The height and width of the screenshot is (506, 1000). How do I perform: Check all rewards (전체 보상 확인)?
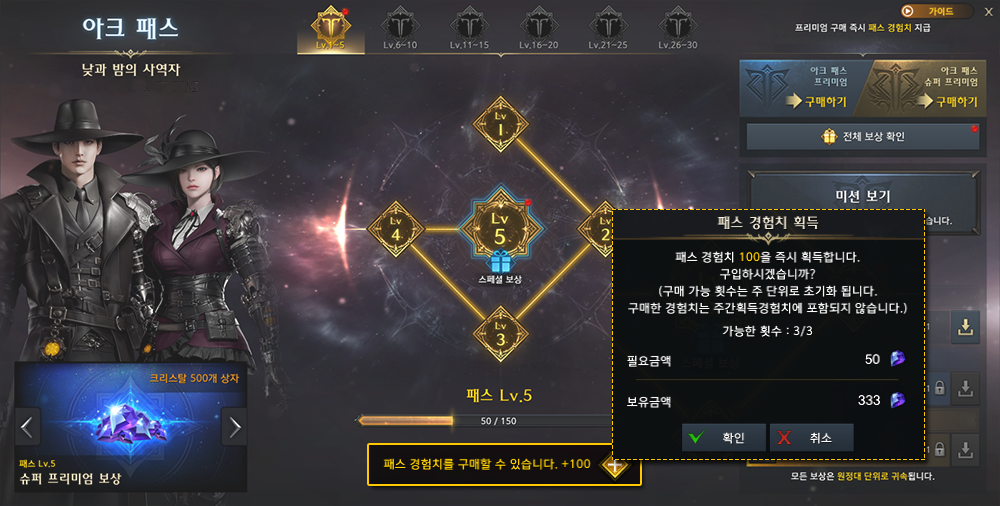click(x=863, y=137)
